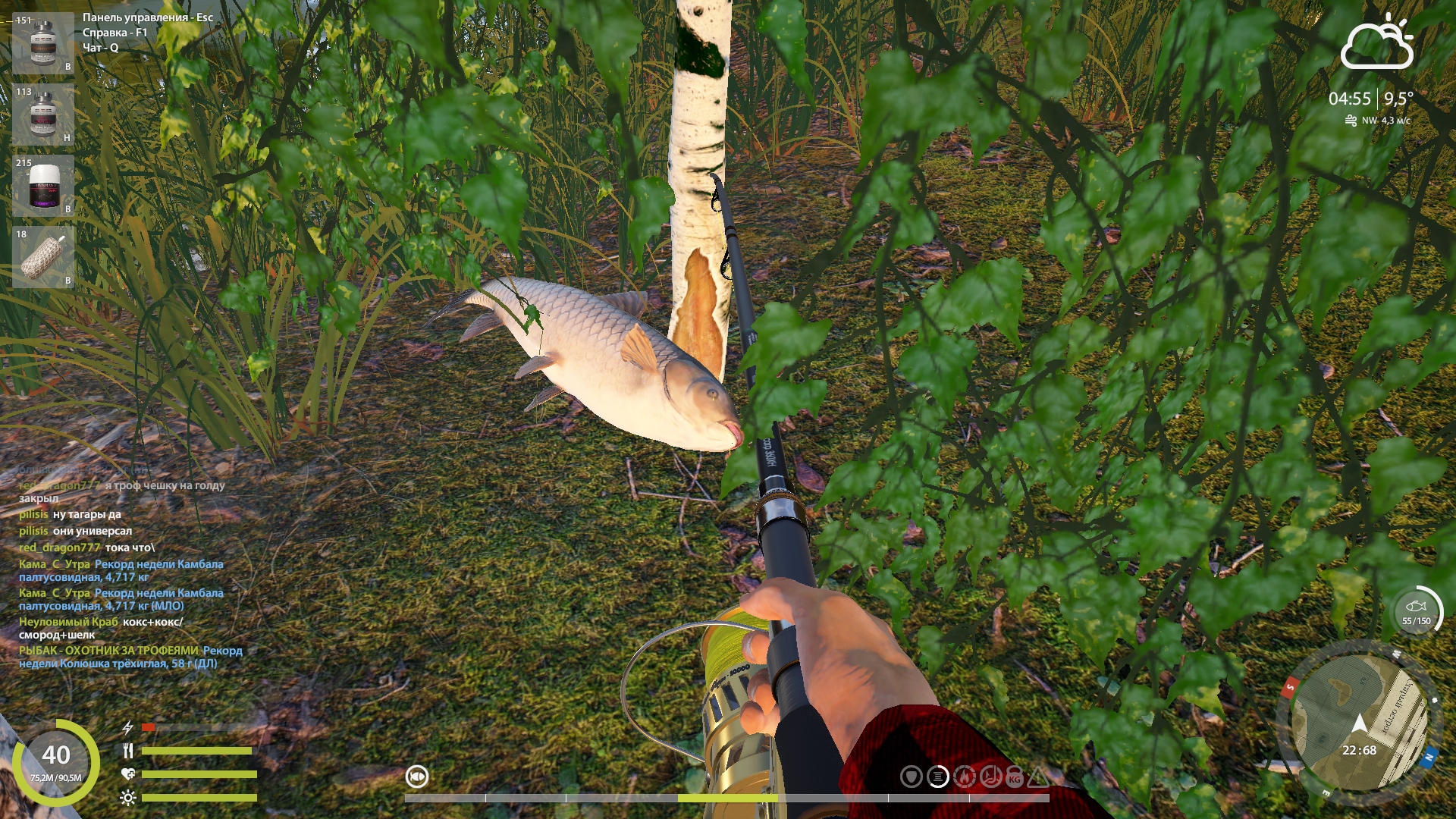Select the bait jar slot with count 113

point(43,114)
